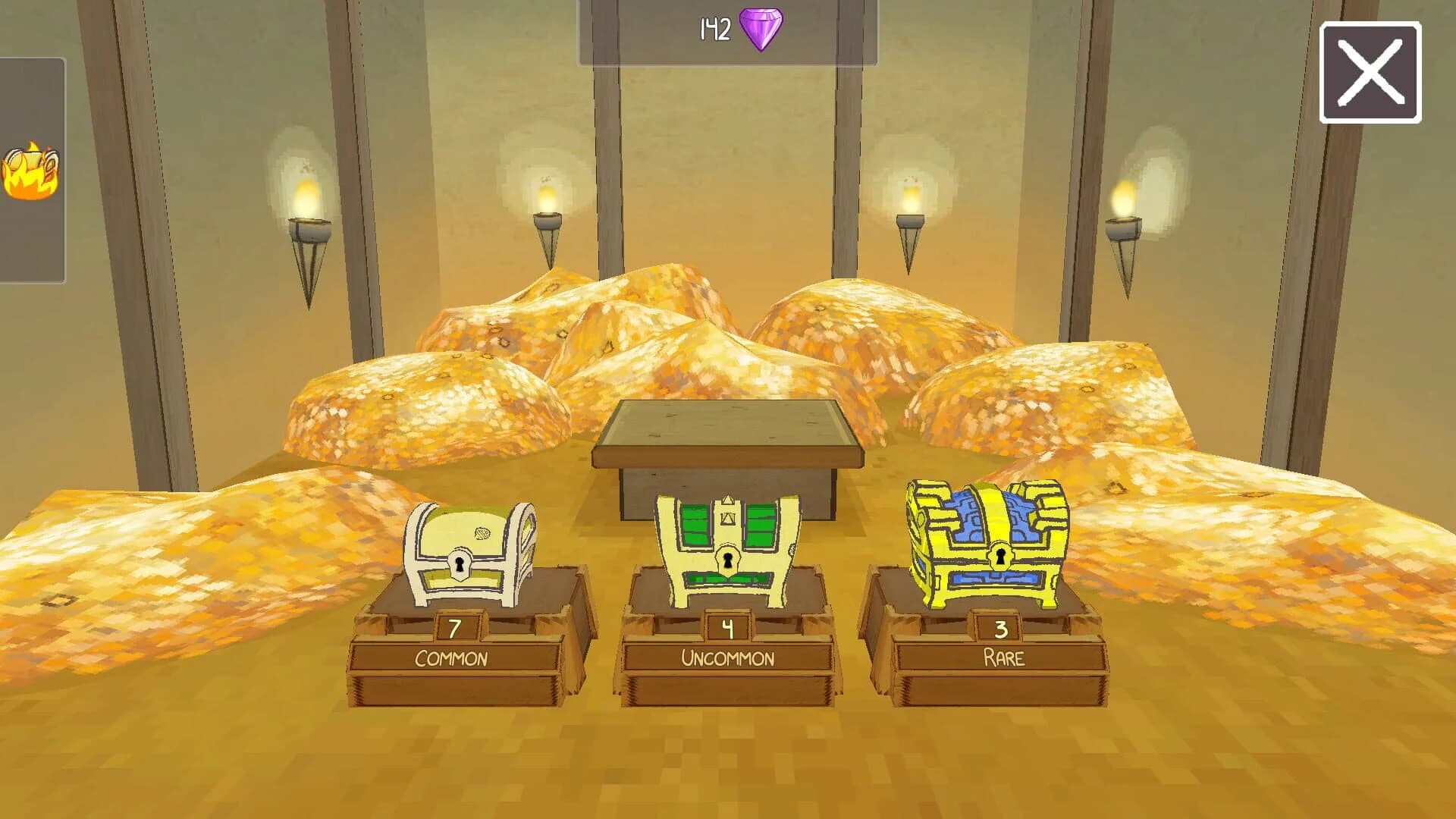Close the treasure shop with the X button

point(1373,74)
